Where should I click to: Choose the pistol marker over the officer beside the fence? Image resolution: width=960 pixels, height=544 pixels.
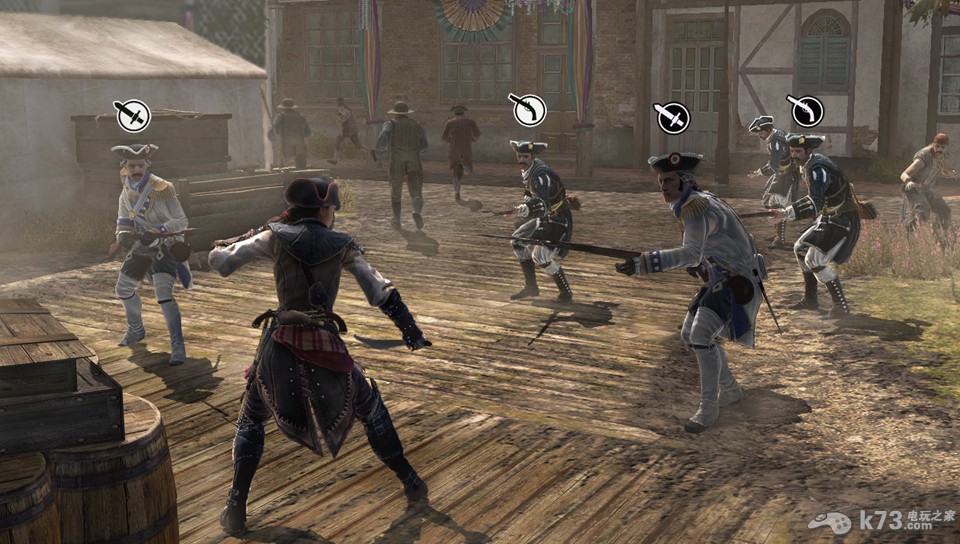804,110
